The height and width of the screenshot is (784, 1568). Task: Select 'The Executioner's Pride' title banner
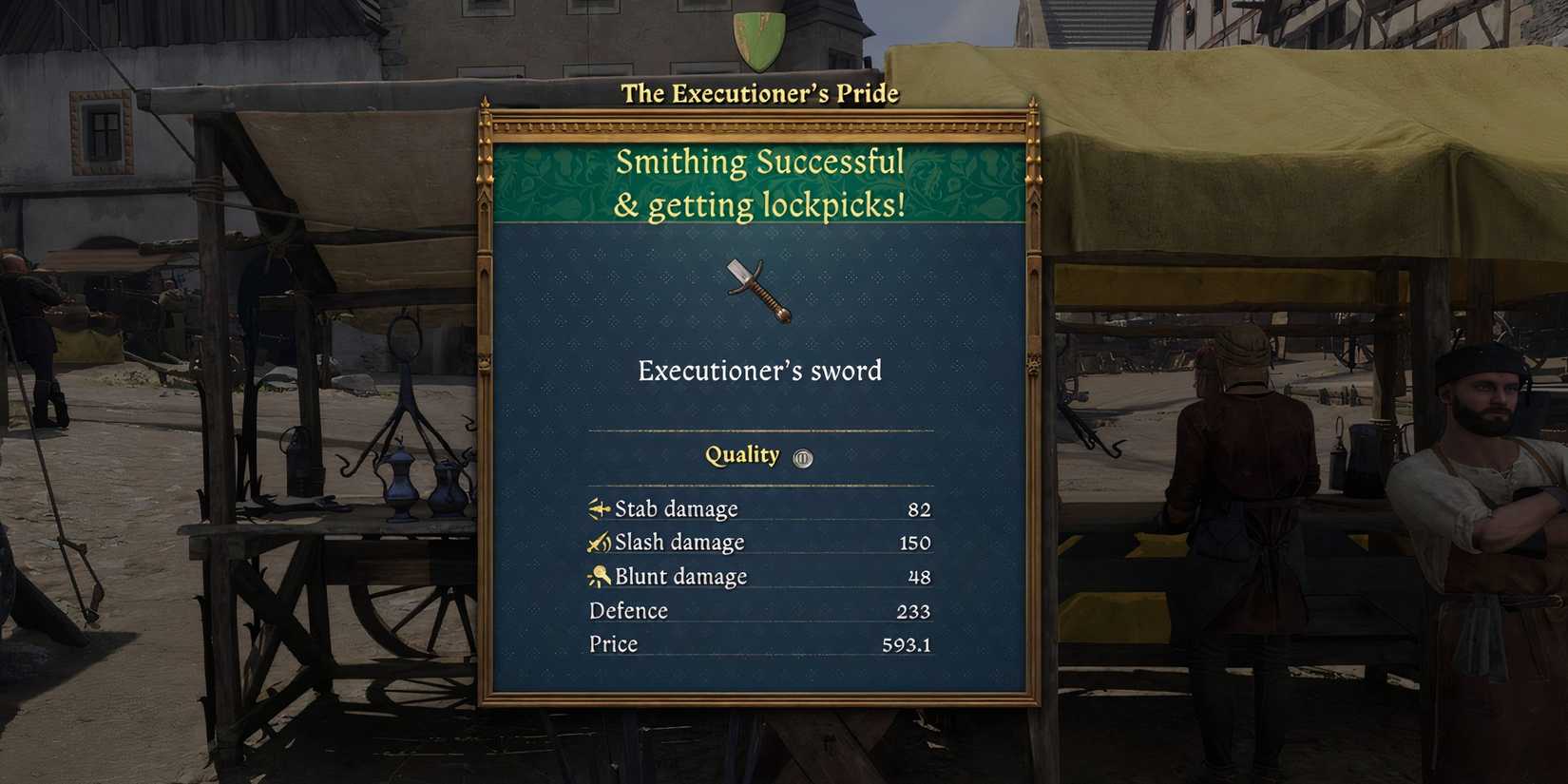click(760, 93)
